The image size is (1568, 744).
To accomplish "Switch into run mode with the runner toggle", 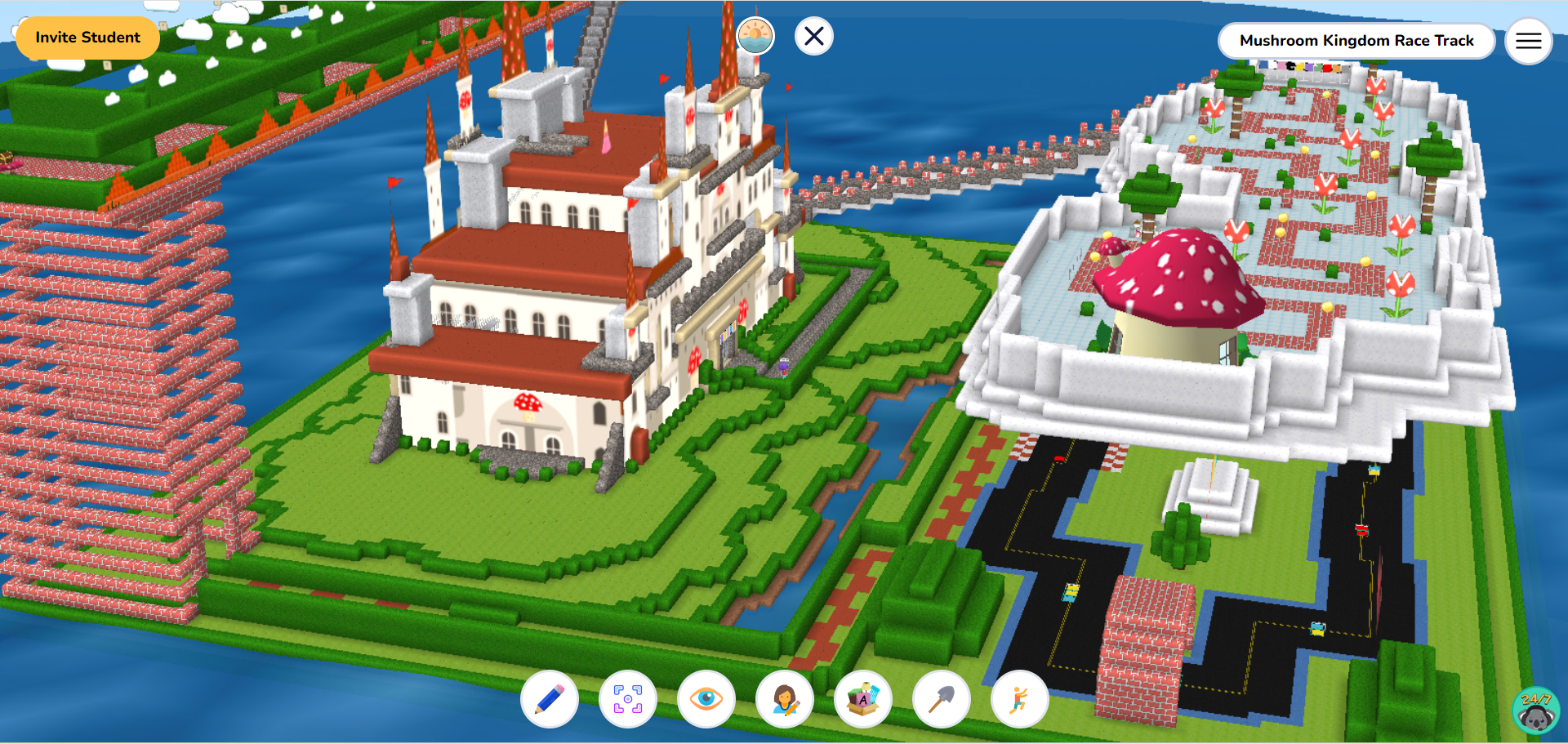I will pos(1021,700).
